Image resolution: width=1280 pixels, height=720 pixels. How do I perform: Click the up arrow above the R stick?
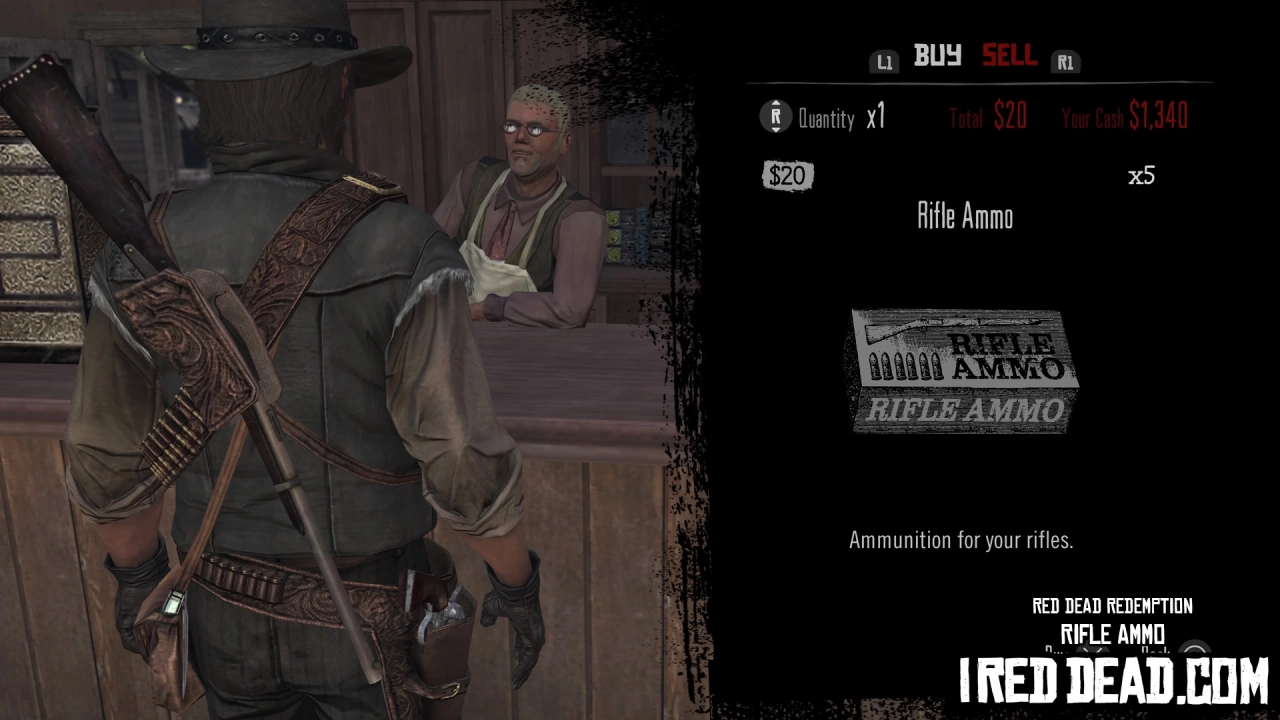[x=776, y=103]
